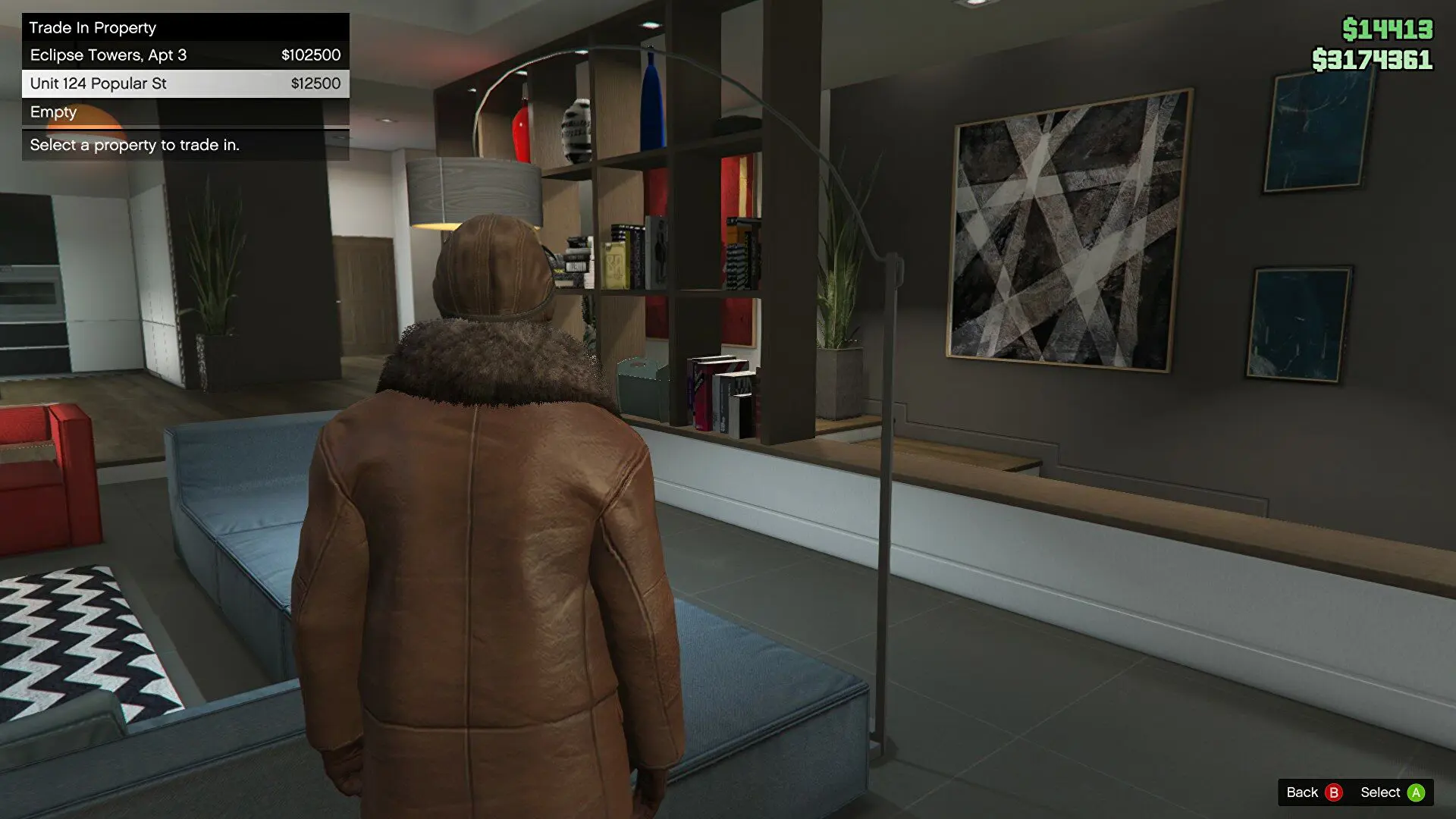This screenshot has width=1456, height=819.
Task: Click the "Back" text label
Action: pos(1301,792)
